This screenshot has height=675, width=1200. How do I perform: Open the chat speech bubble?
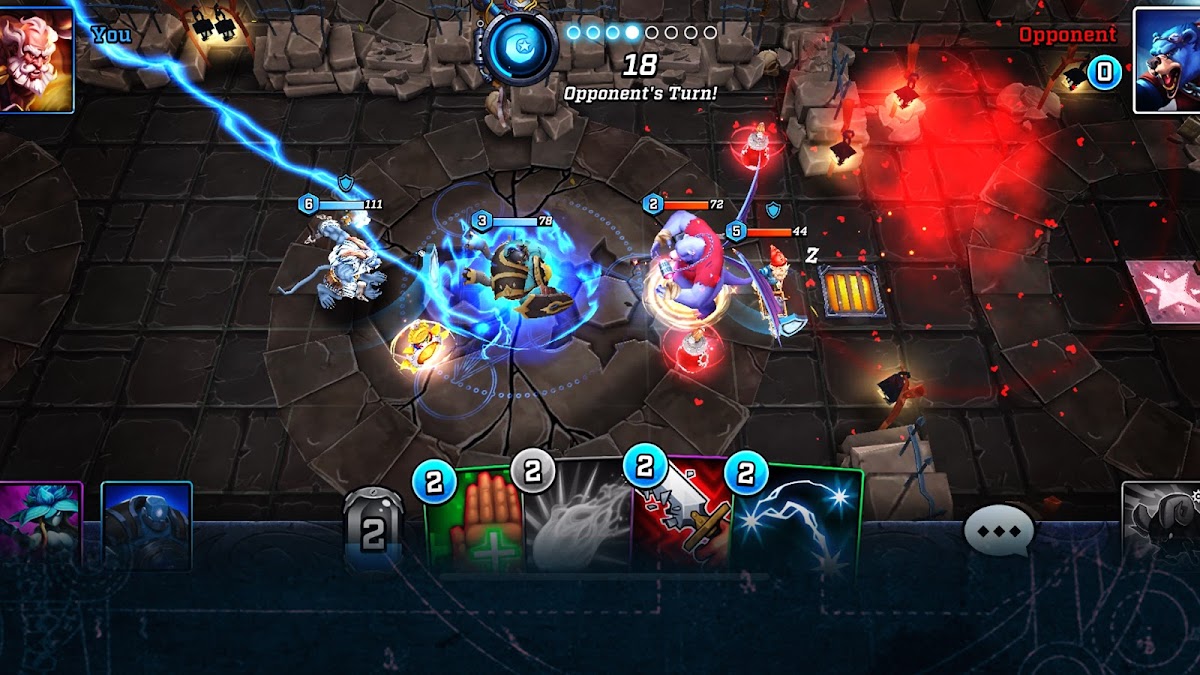point(997,530)
